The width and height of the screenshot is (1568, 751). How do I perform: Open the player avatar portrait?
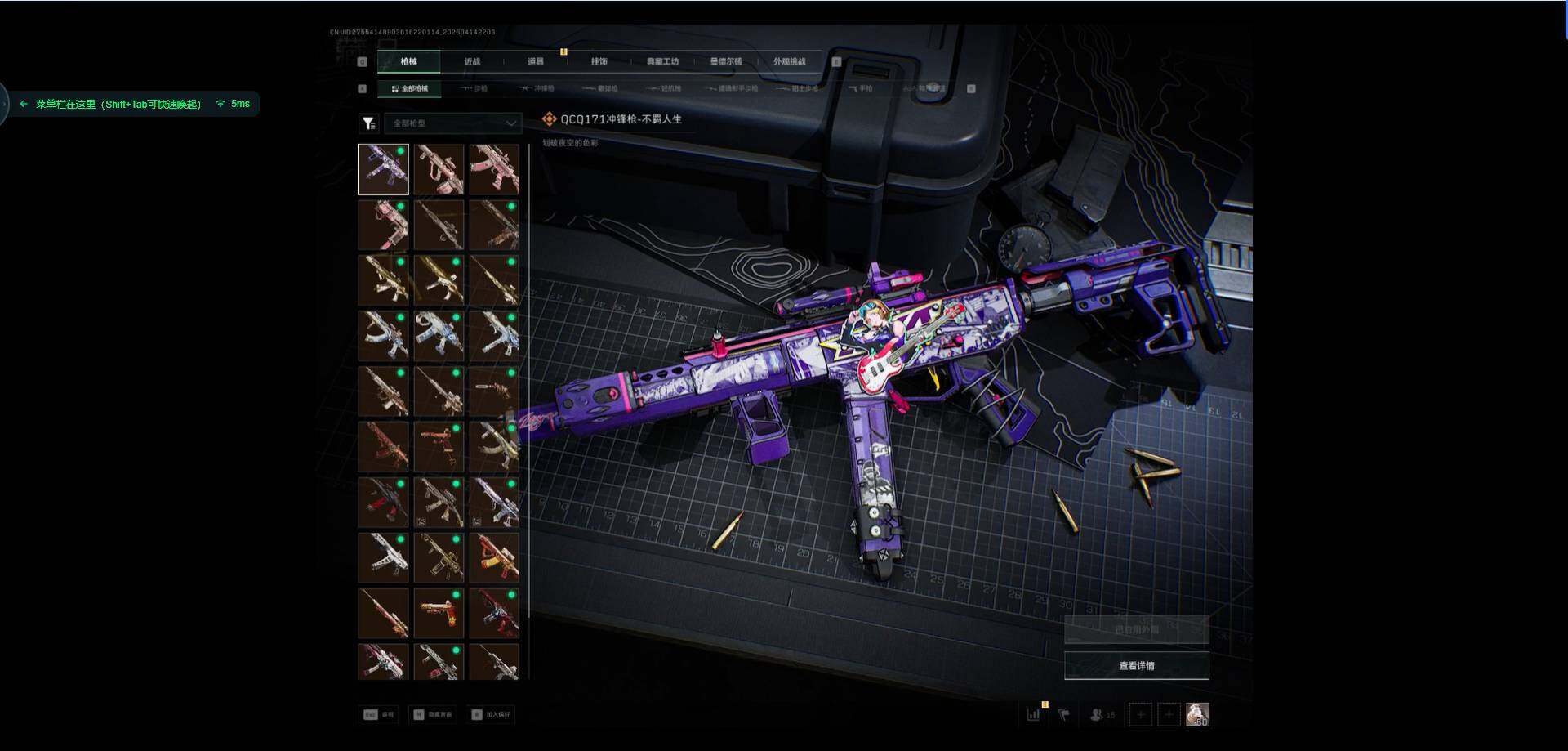click(1197, 715)
